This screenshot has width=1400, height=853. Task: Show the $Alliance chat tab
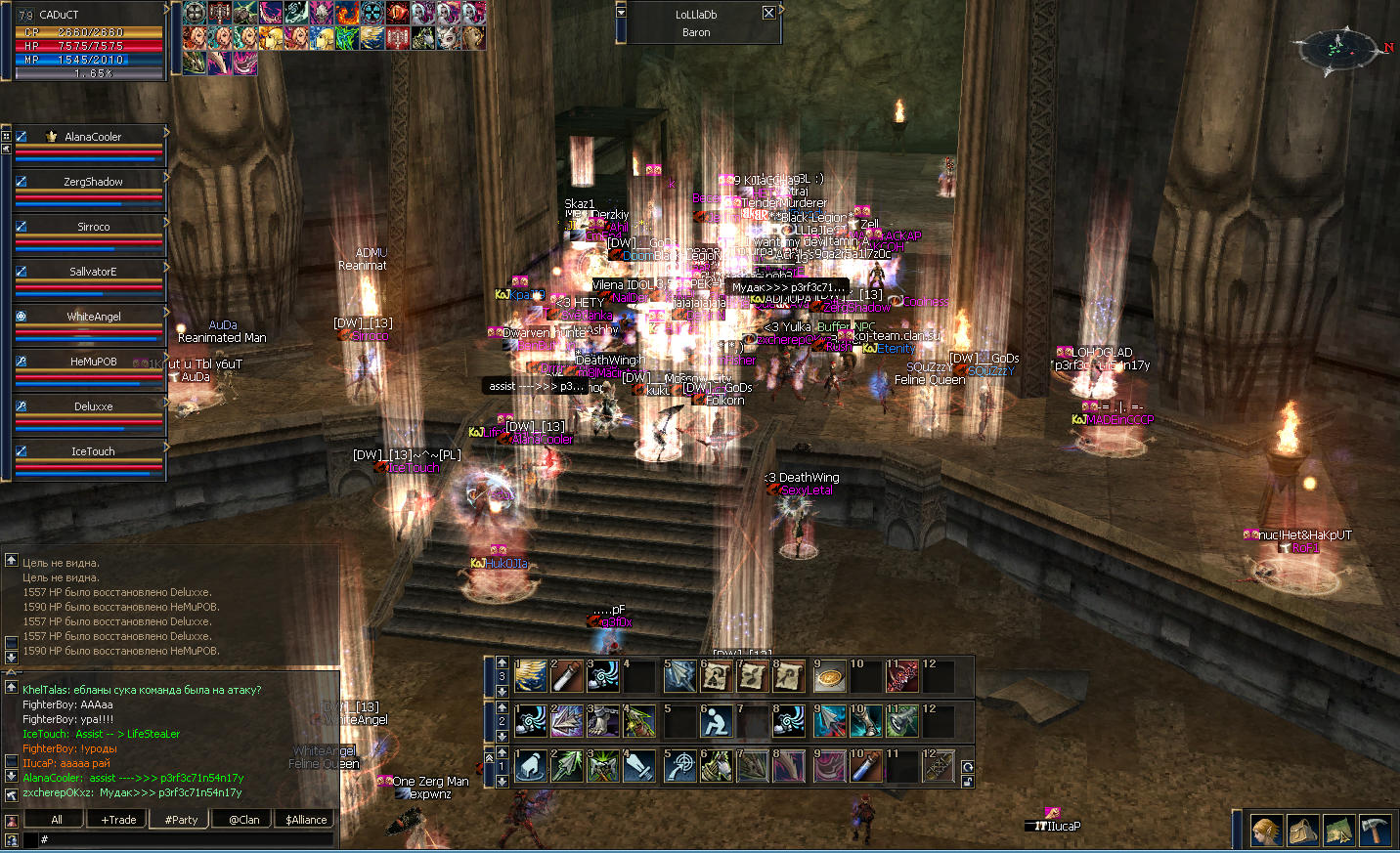pos(306,820)
